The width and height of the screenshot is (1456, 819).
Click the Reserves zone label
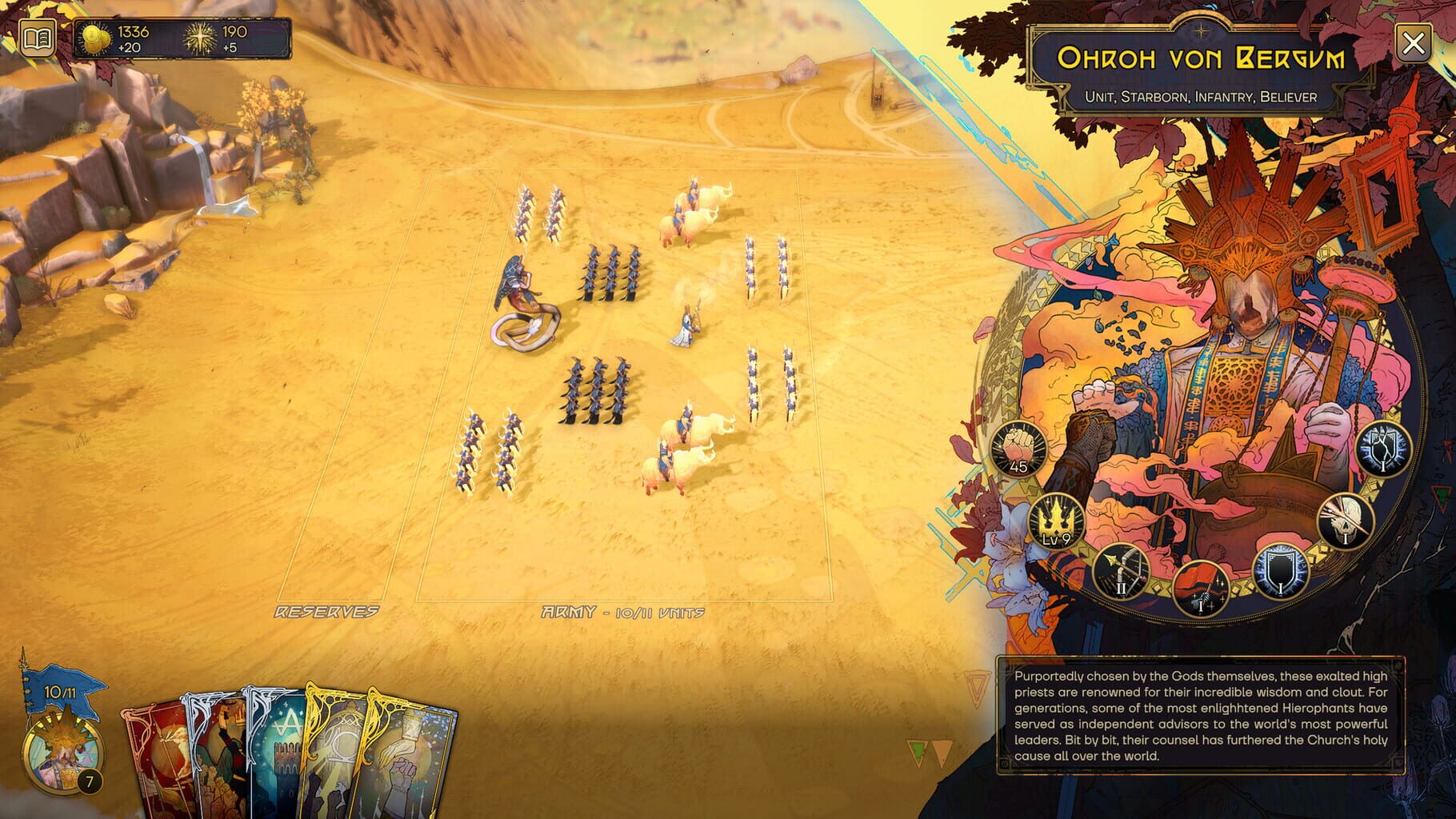point(326,612)
